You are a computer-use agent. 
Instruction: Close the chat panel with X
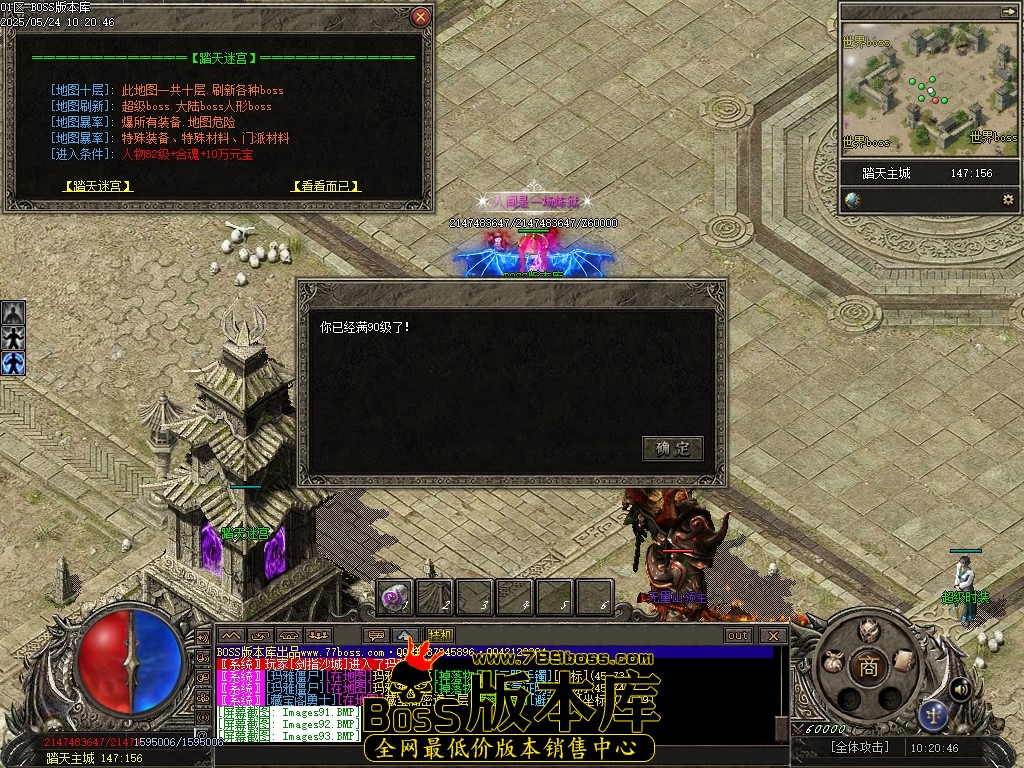tap(772, 635)
